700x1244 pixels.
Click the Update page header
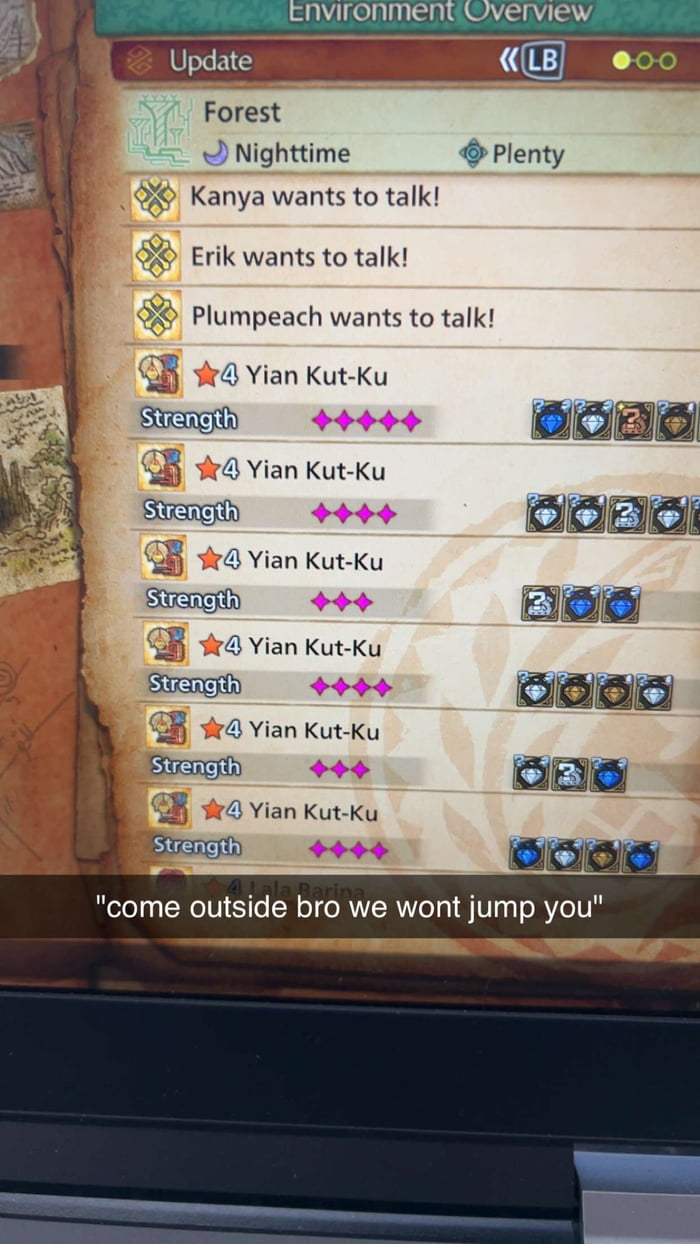pos(211,61)
